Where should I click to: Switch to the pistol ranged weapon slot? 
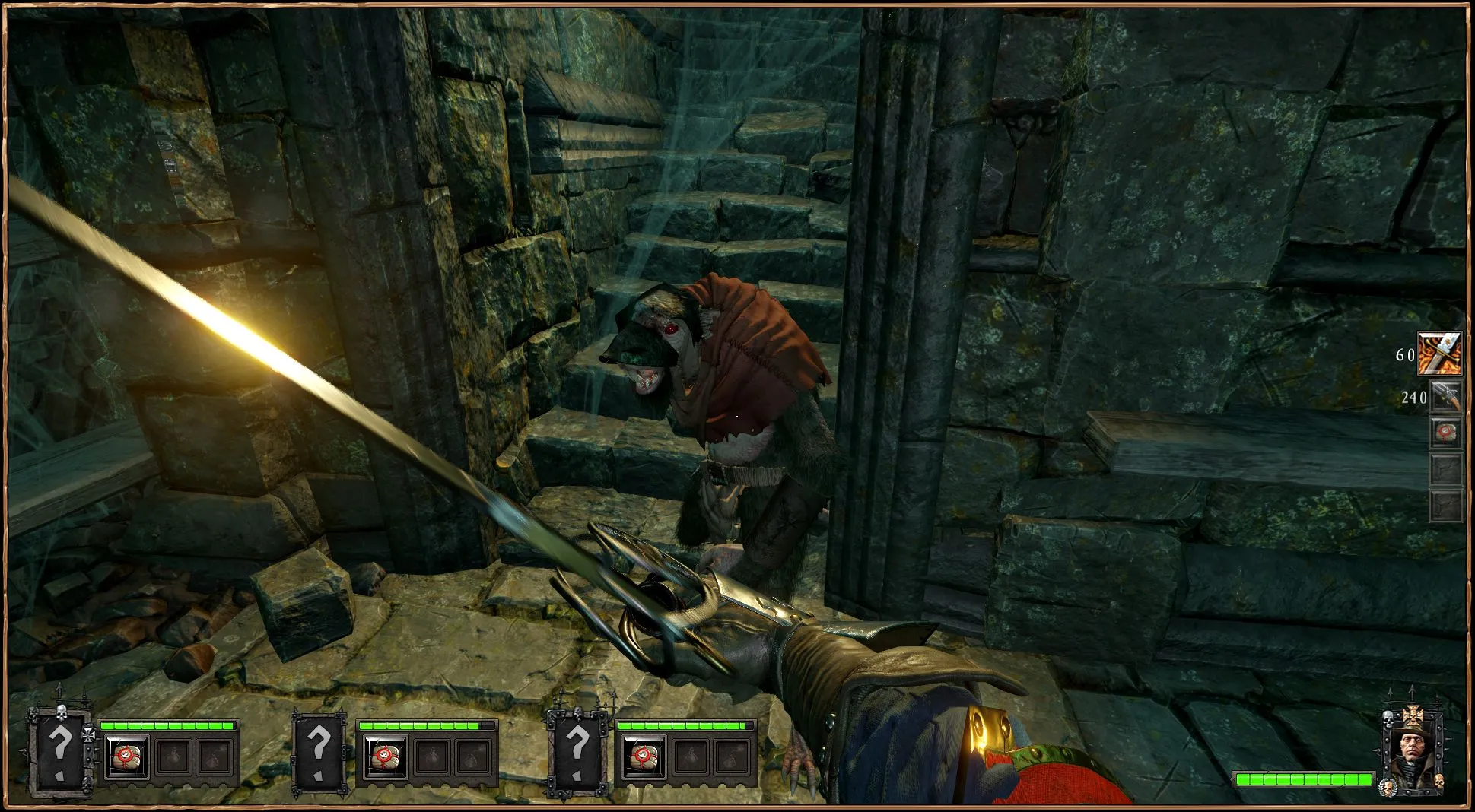click(1445, 396)
